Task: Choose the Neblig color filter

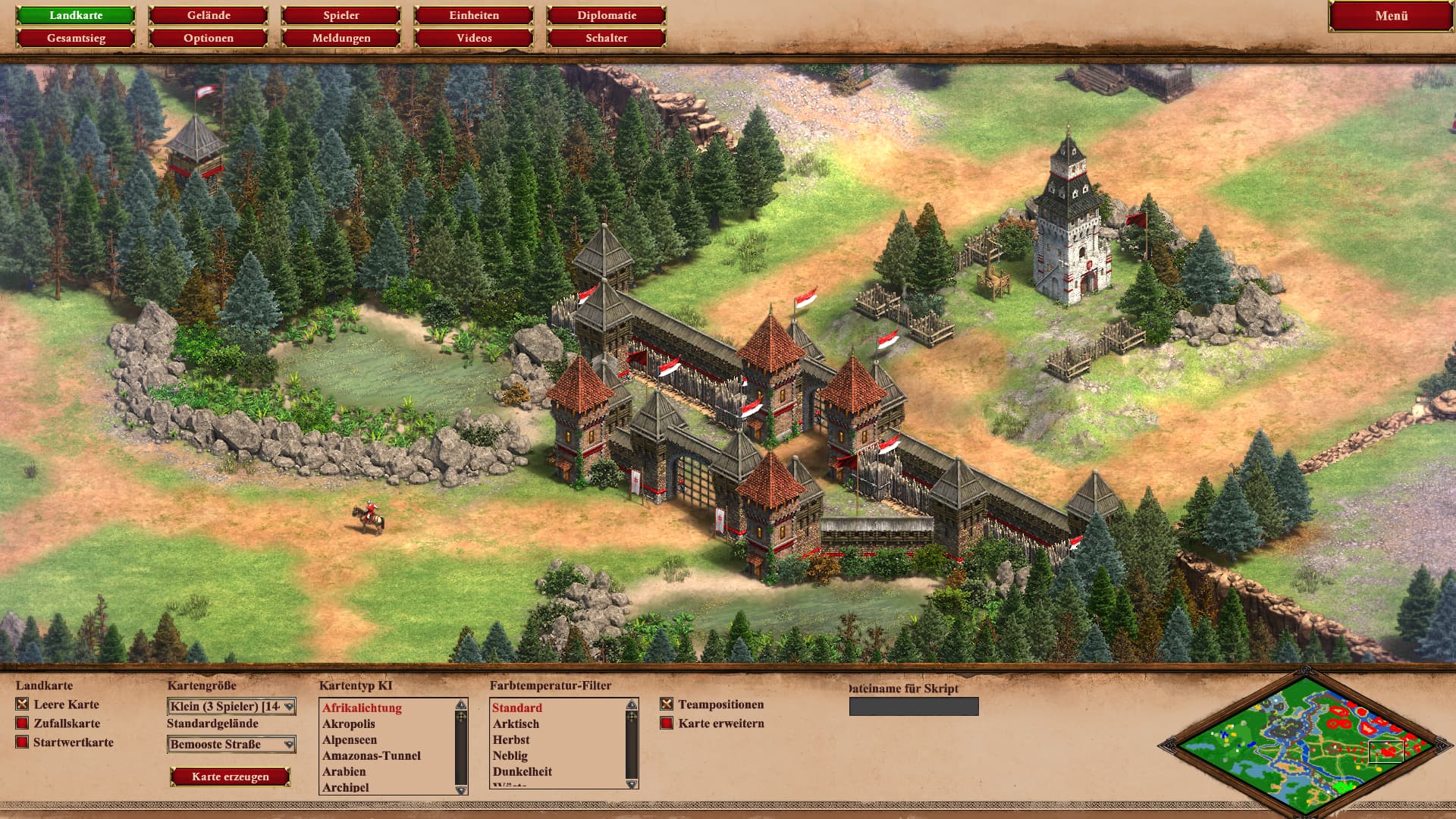Action: (510, 755)
